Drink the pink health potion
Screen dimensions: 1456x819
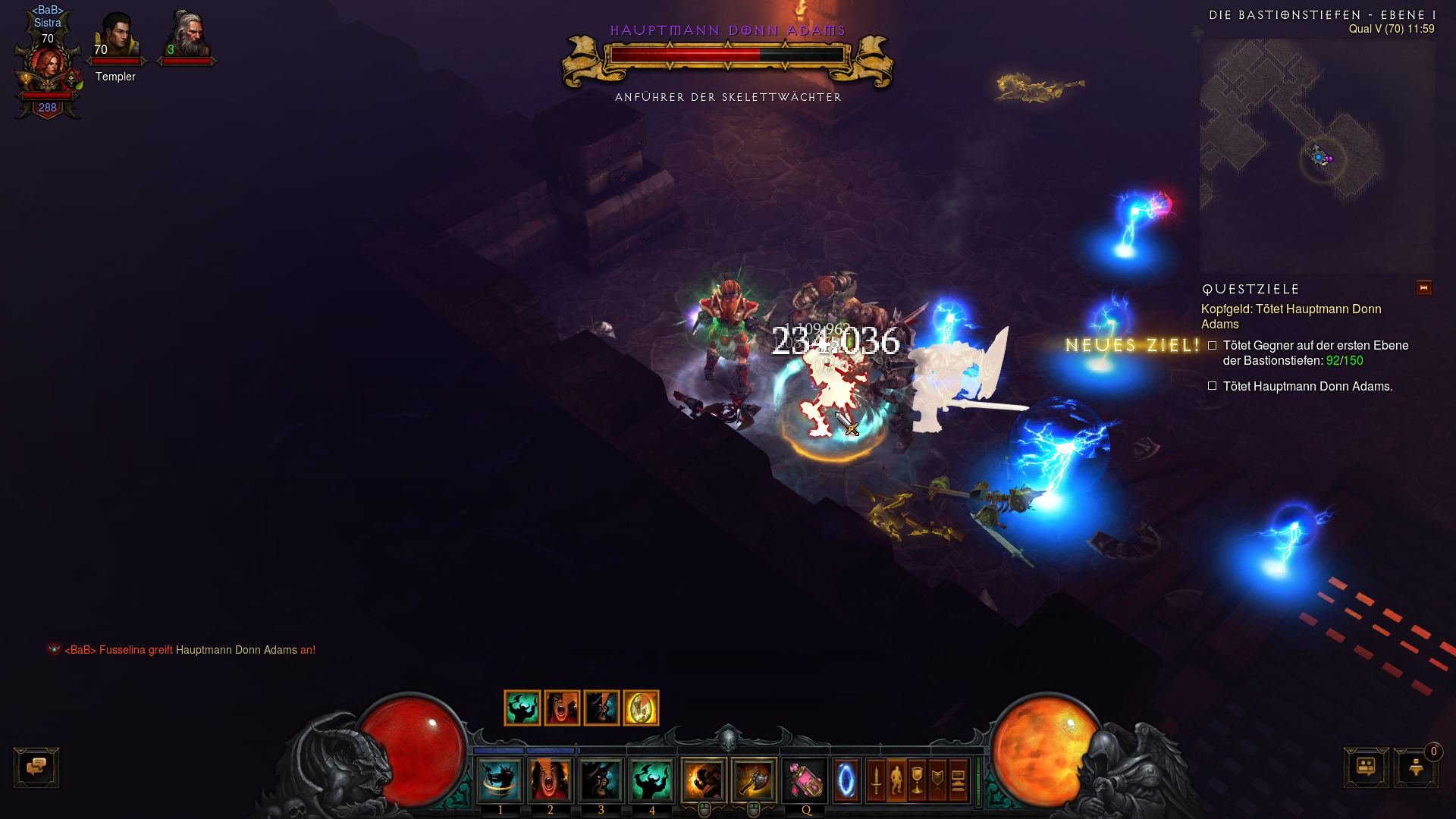(x=805, y=780)
